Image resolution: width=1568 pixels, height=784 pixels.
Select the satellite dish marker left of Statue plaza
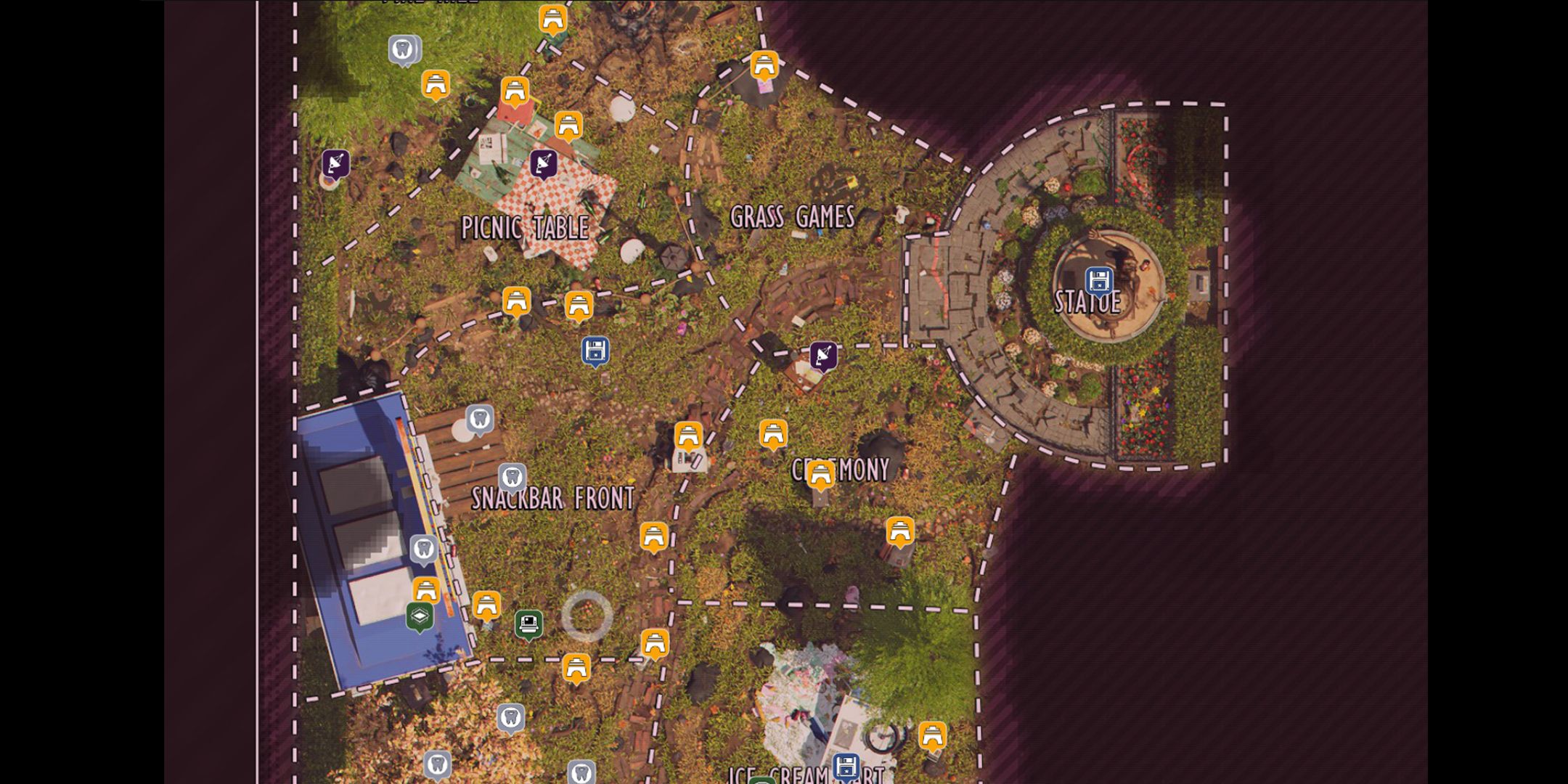tap(823, 356)
